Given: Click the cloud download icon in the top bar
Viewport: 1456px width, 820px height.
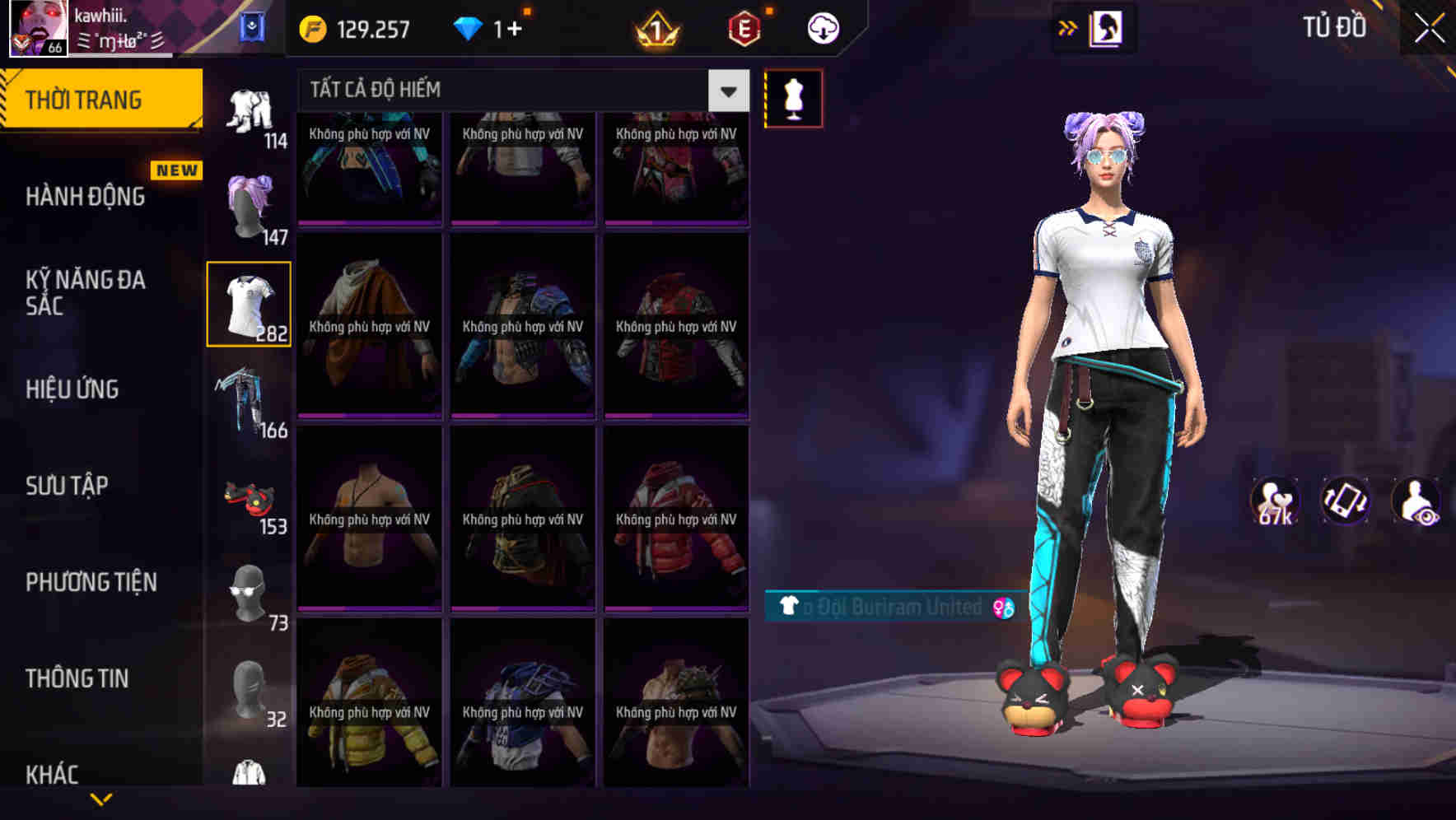Looking at the screenshot, I should (x=821, y=27).
